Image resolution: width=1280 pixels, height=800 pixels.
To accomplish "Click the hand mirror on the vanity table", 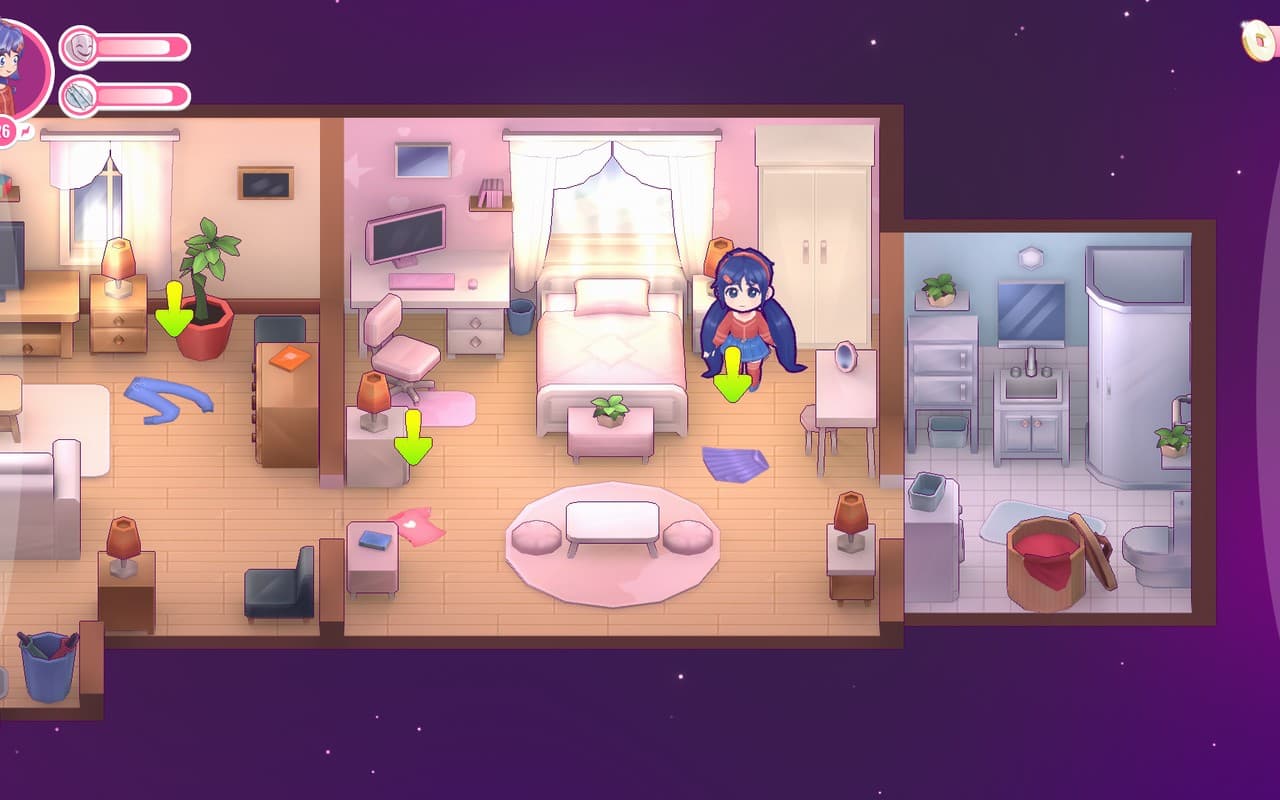I will (x=843, y=358).
